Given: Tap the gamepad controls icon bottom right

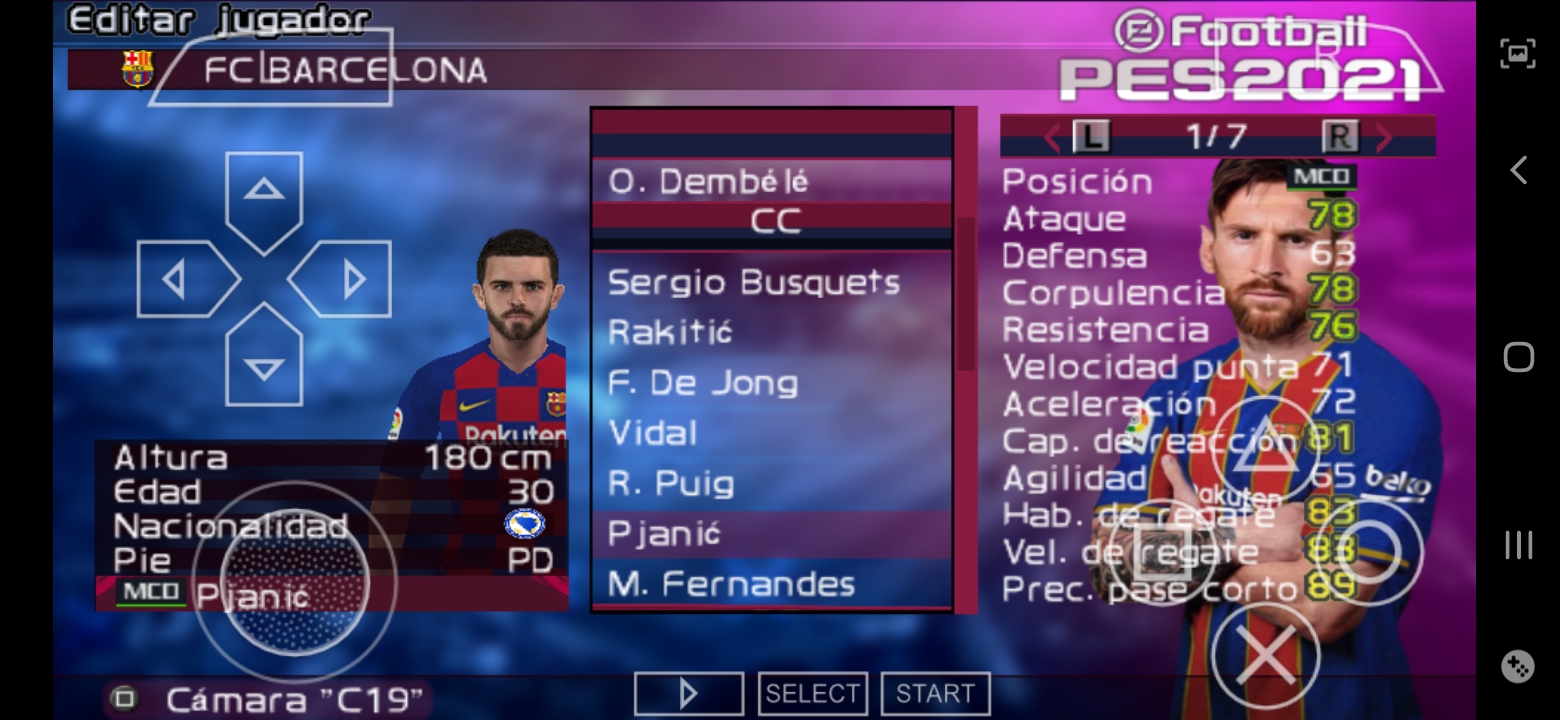Looking at the screenshot, I should tap(1519, 665).
